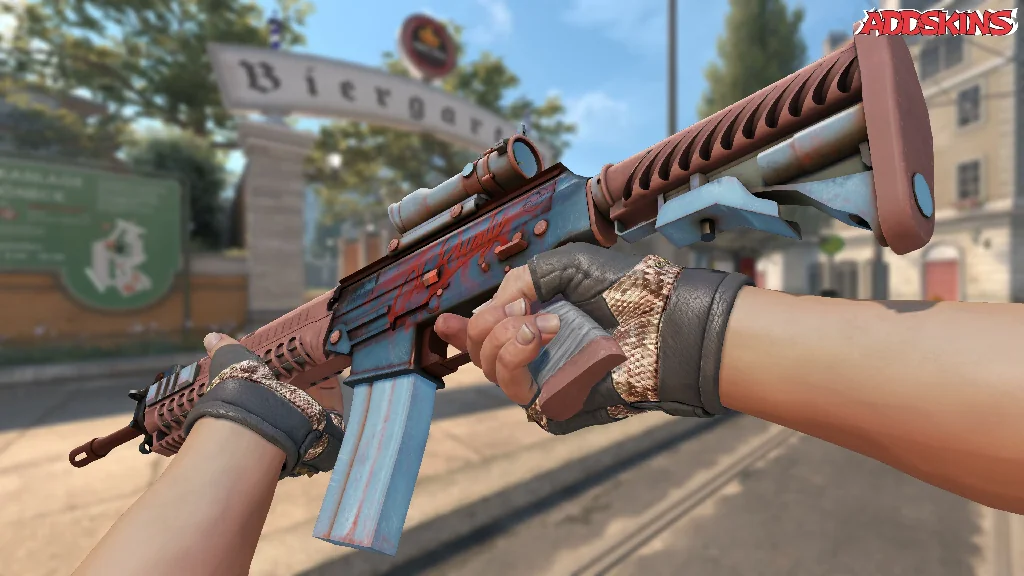Image resolution: width=1024 pixels, height=576 pixels.
Task: Click the ADDSKINS logo watermark
Action: pos(937,23)
